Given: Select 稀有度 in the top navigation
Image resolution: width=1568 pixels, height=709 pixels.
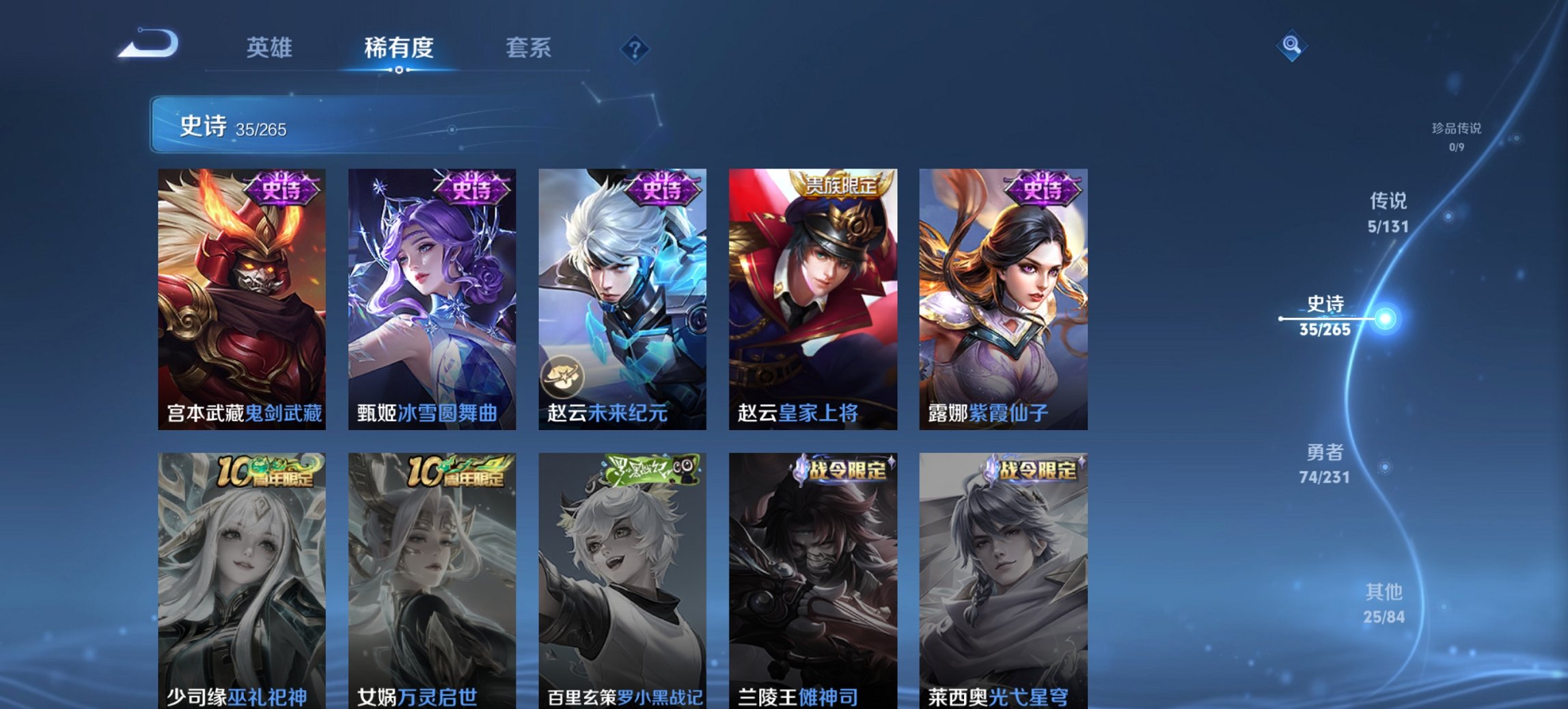Looking at the screenshot, I should coord(397,49).
